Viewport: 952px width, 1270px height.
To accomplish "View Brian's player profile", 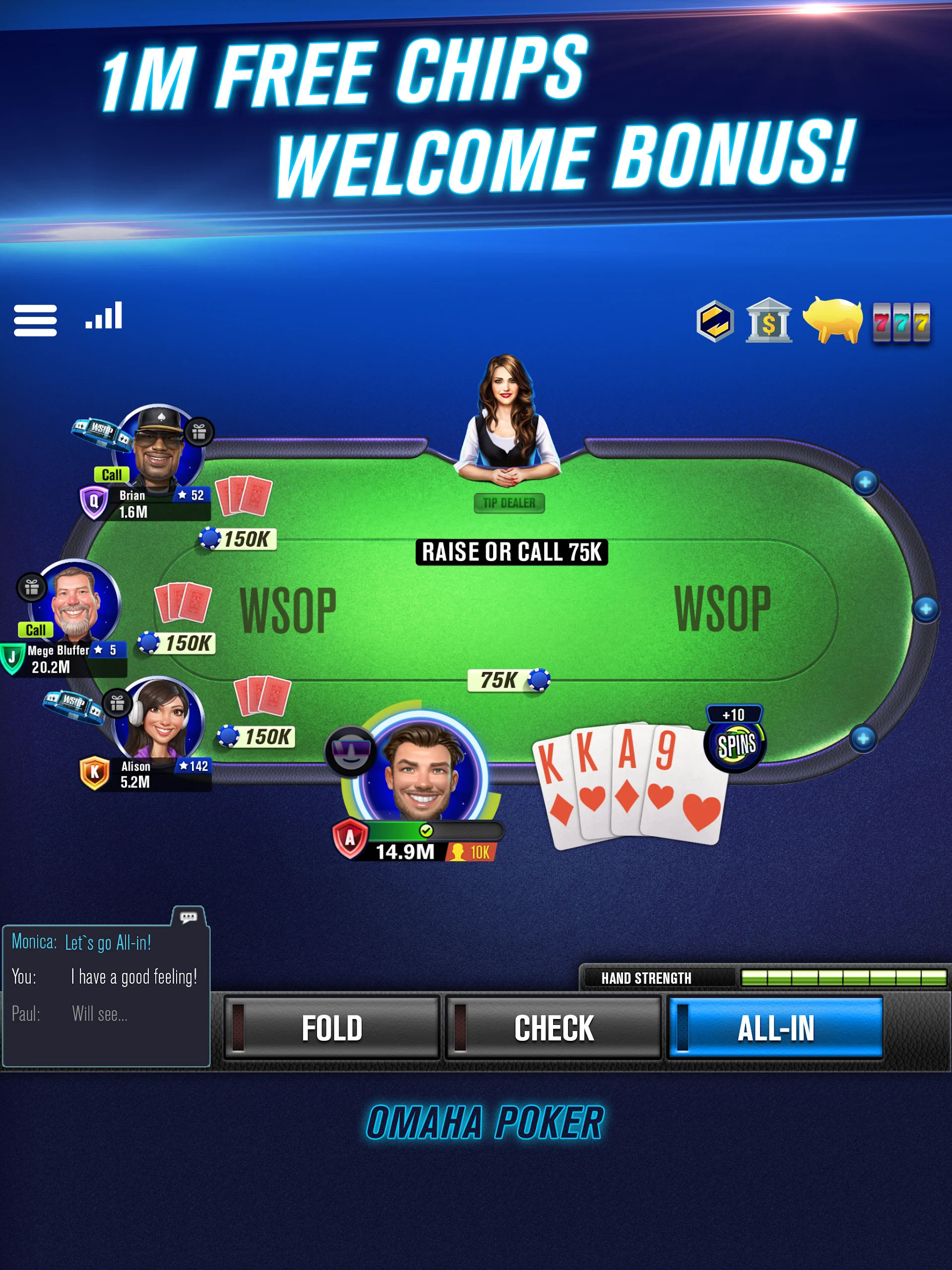I will coord(159,449).
